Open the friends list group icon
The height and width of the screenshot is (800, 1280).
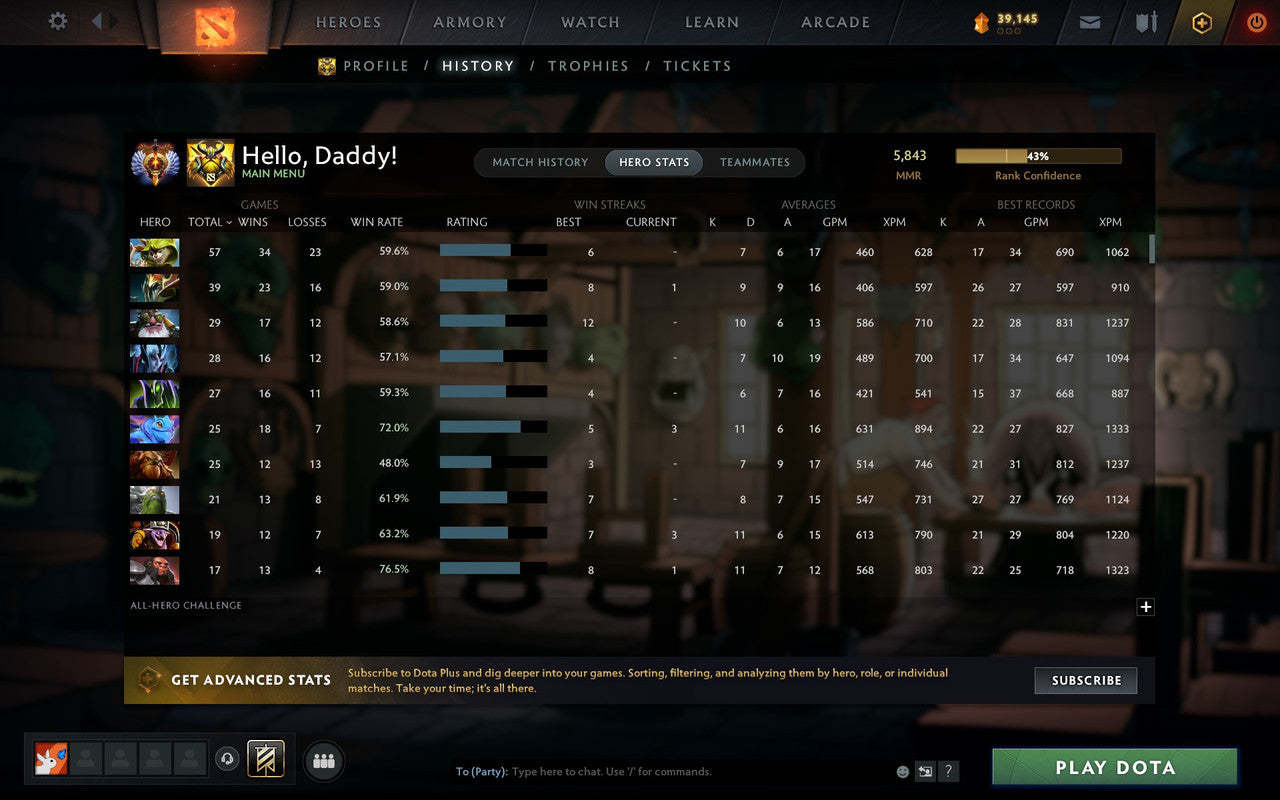click(x=323, y=760)
